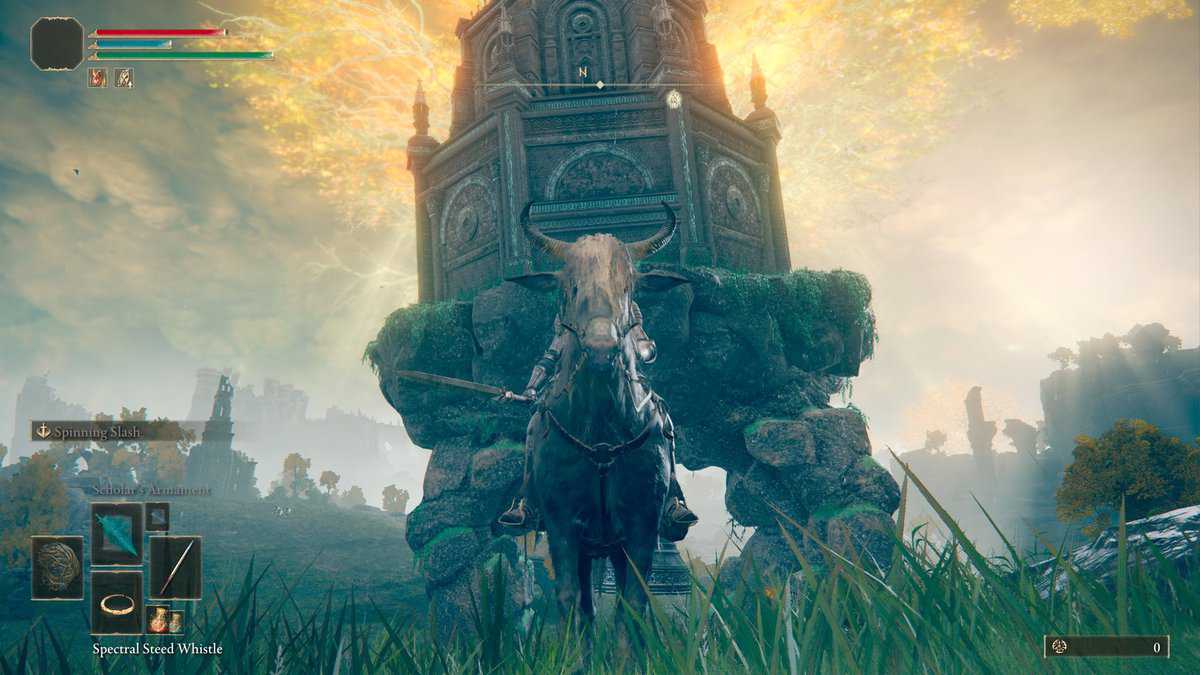Select the Scholar's Armament spell slot
The height and width of the screenshot is (675, 1200).
click(117, 532)
